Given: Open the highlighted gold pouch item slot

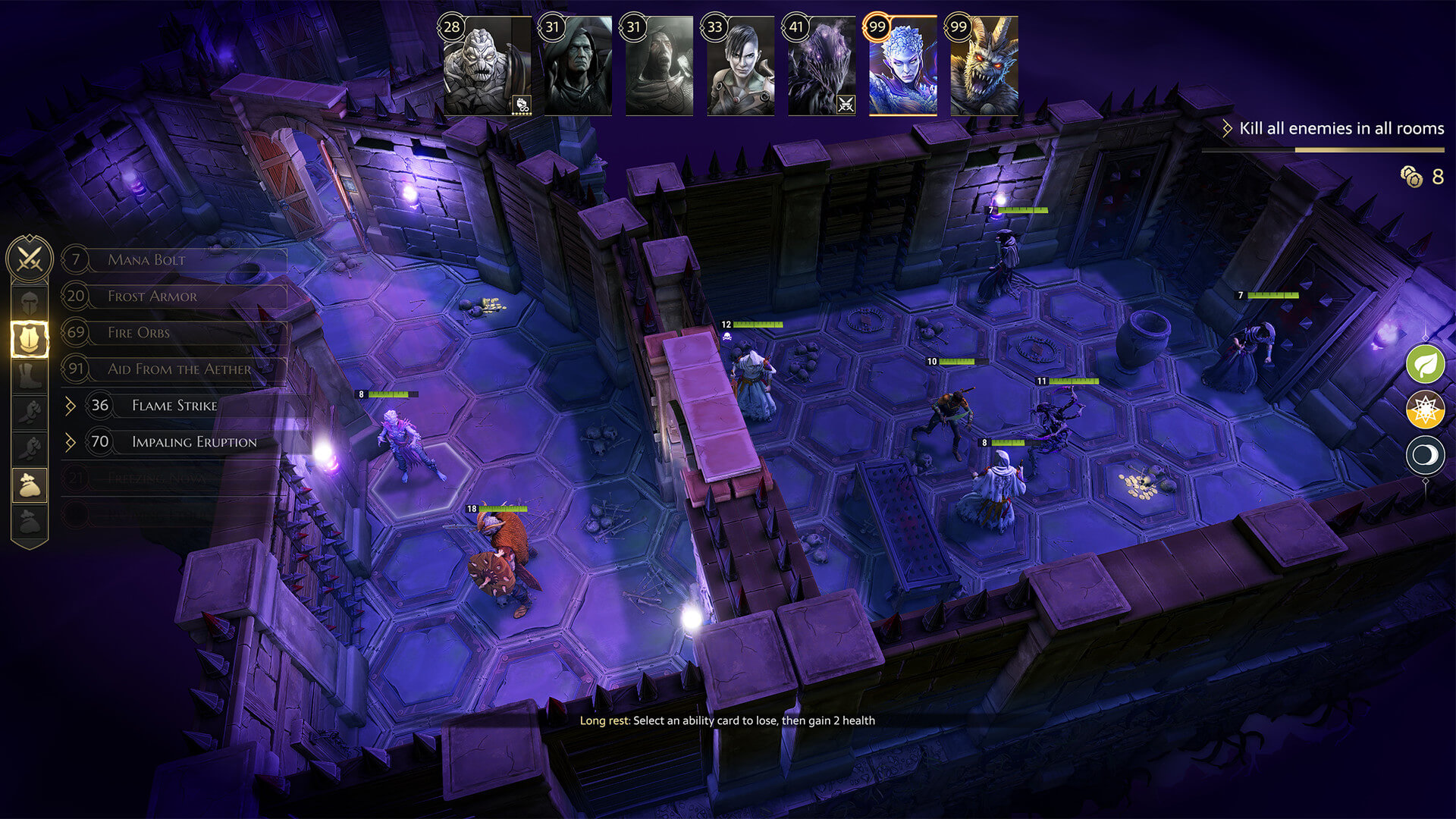Looking at the screenshot, I should click(30, 485).
